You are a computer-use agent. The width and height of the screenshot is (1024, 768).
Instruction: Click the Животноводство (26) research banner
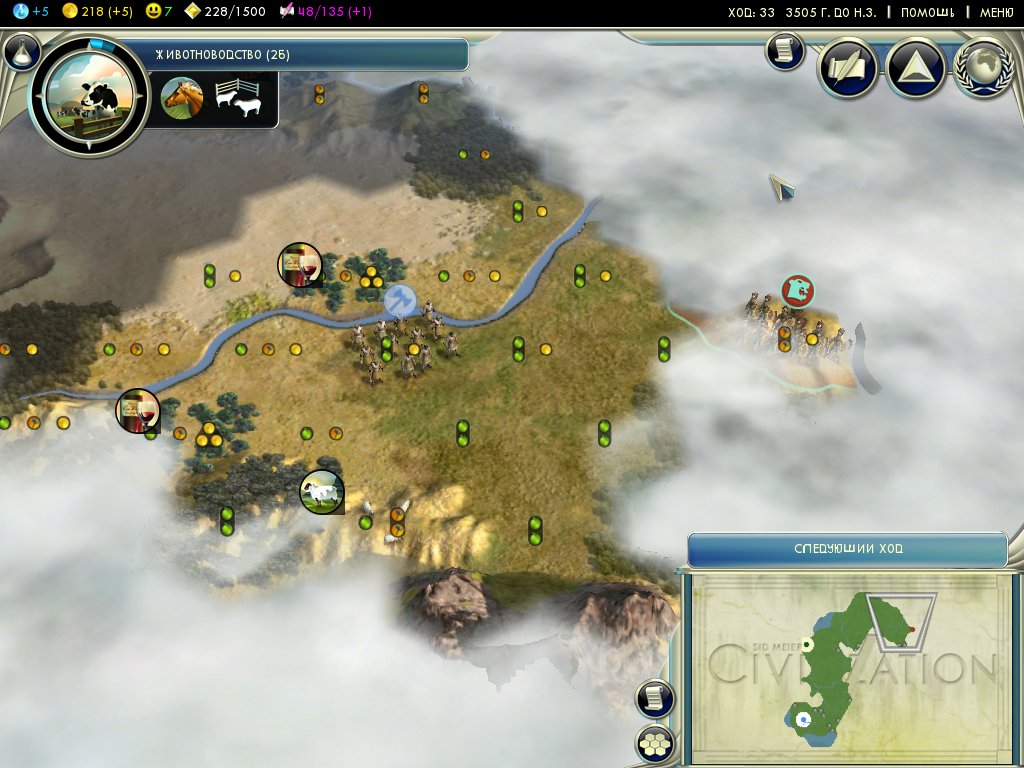(x=300, y=54)
